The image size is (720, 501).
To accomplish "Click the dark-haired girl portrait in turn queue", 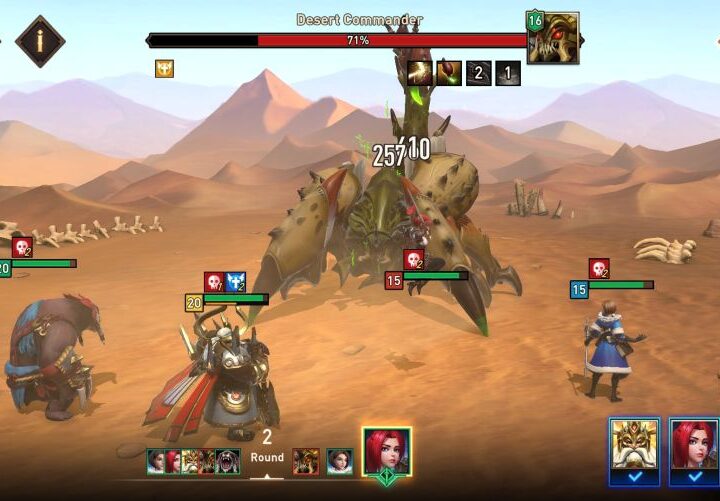I will pyautogui.click(x=339, y=461).
